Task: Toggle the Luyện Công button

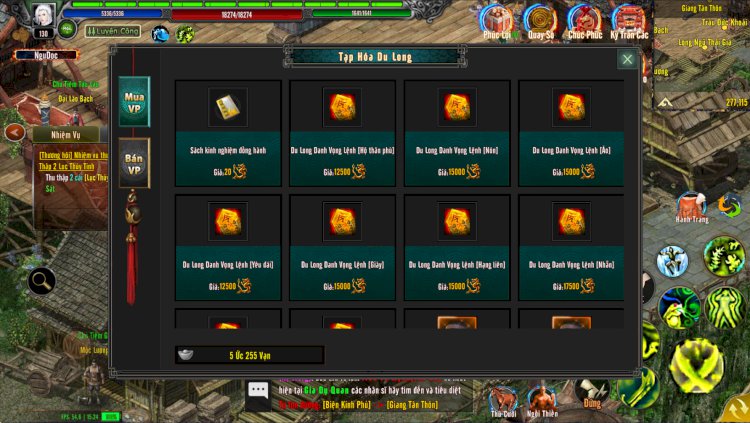Action: coord(114,32)
